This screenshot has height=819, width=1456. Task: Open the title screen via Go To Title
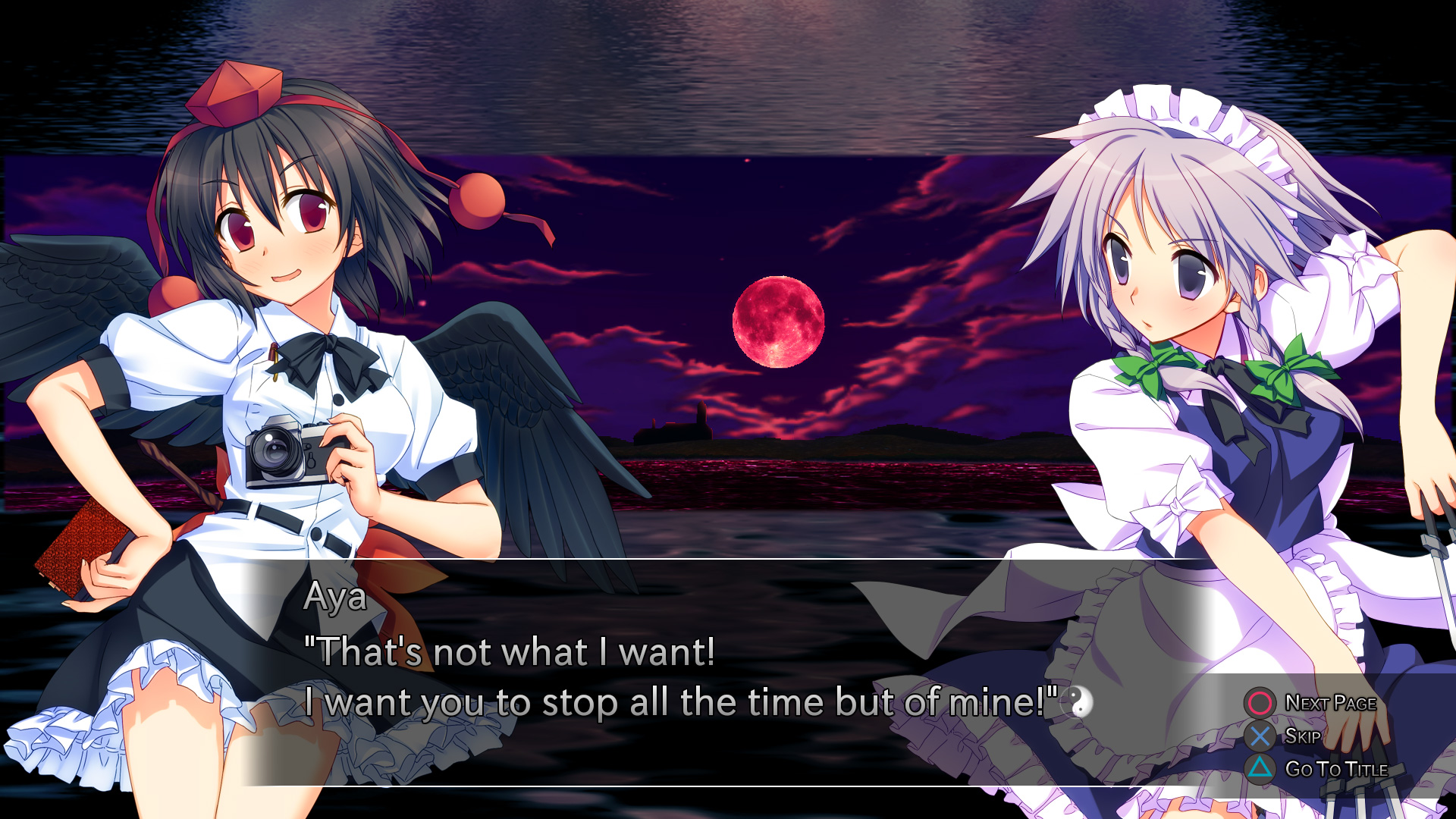click(1336, 767)
